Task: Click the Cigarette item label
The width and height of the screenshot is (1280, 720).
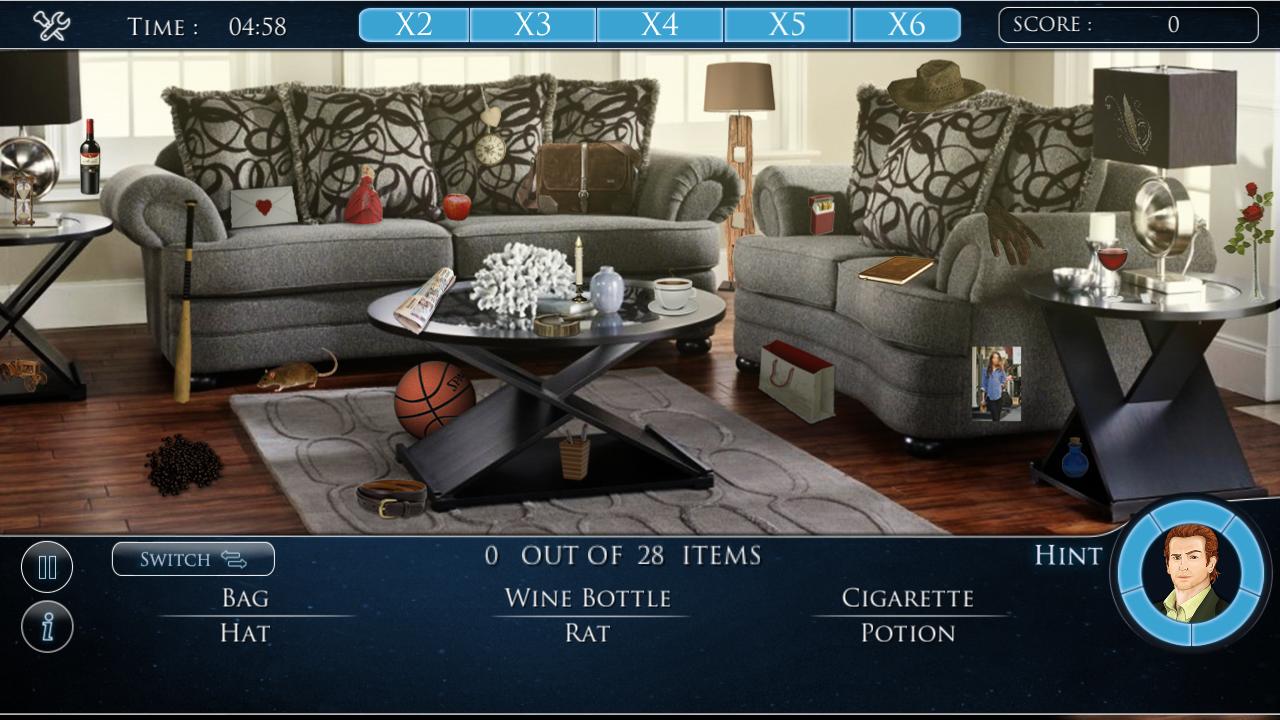Action: pyautogui.click(x=910, y=598)
